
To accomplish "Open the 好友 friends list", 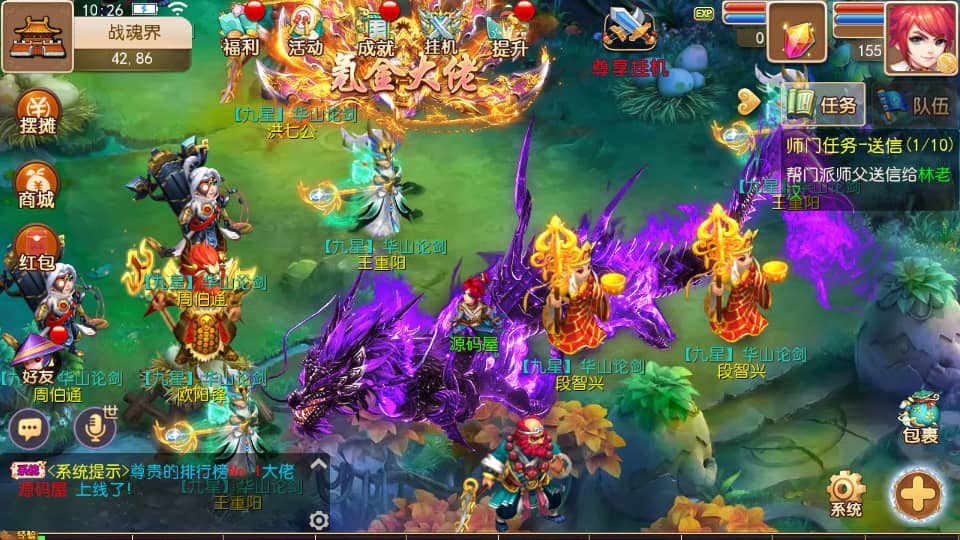I will [36, 360].
